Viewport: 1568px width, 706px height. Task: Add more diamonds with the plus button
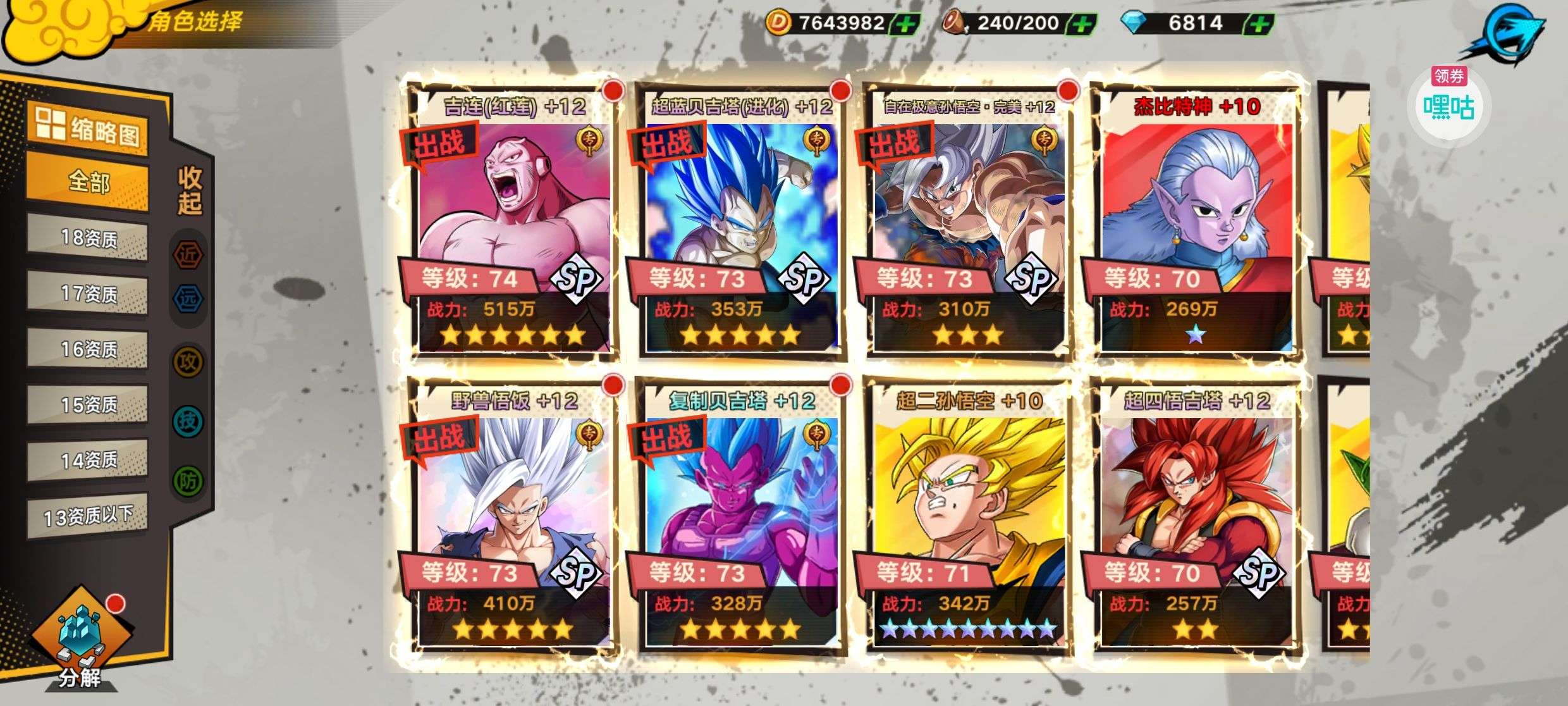tap(1258, 24)
